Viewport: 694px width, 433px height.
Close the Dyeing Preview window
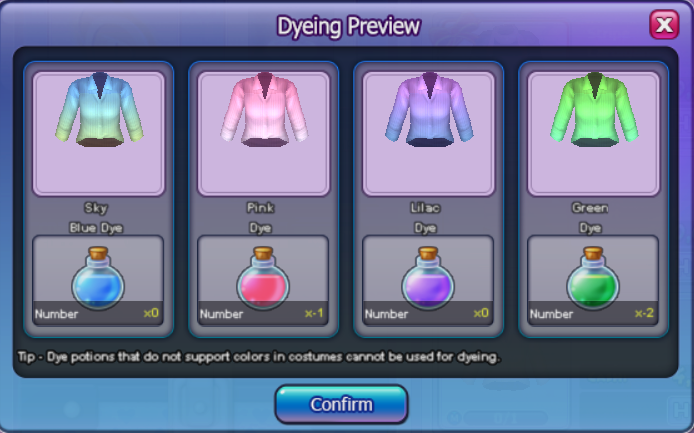tap(663, 25)
